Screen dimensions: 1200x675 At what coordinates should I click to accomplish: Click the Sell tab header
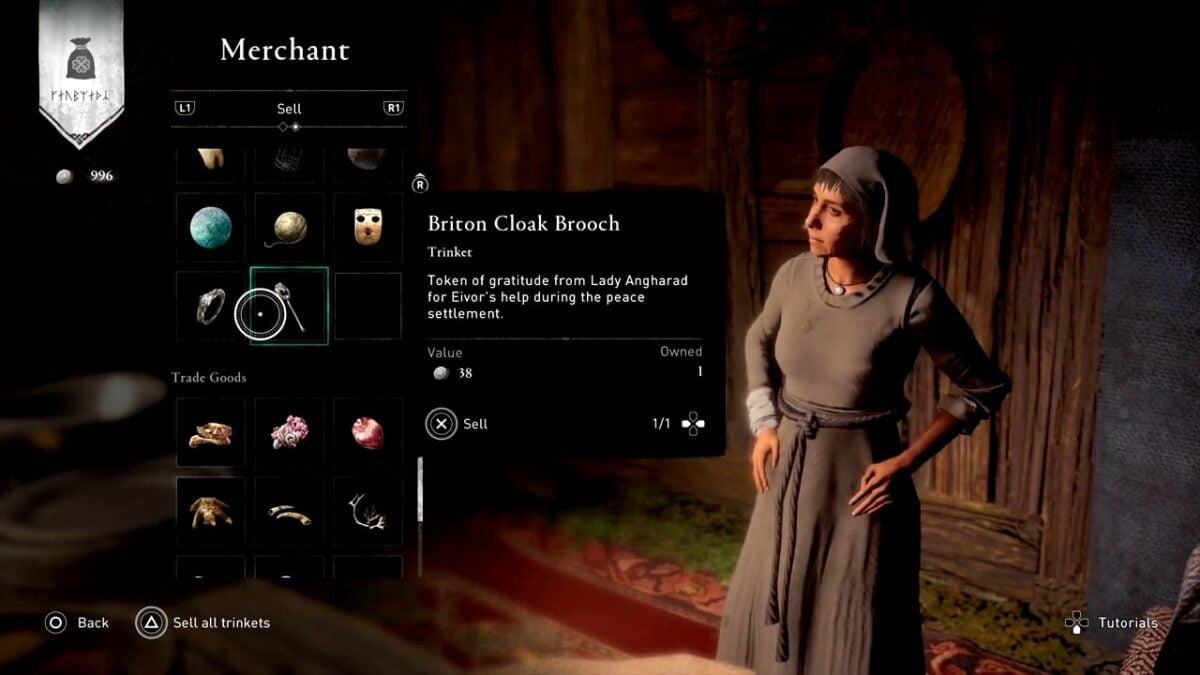pyautogui.click(x=289, y=108)
